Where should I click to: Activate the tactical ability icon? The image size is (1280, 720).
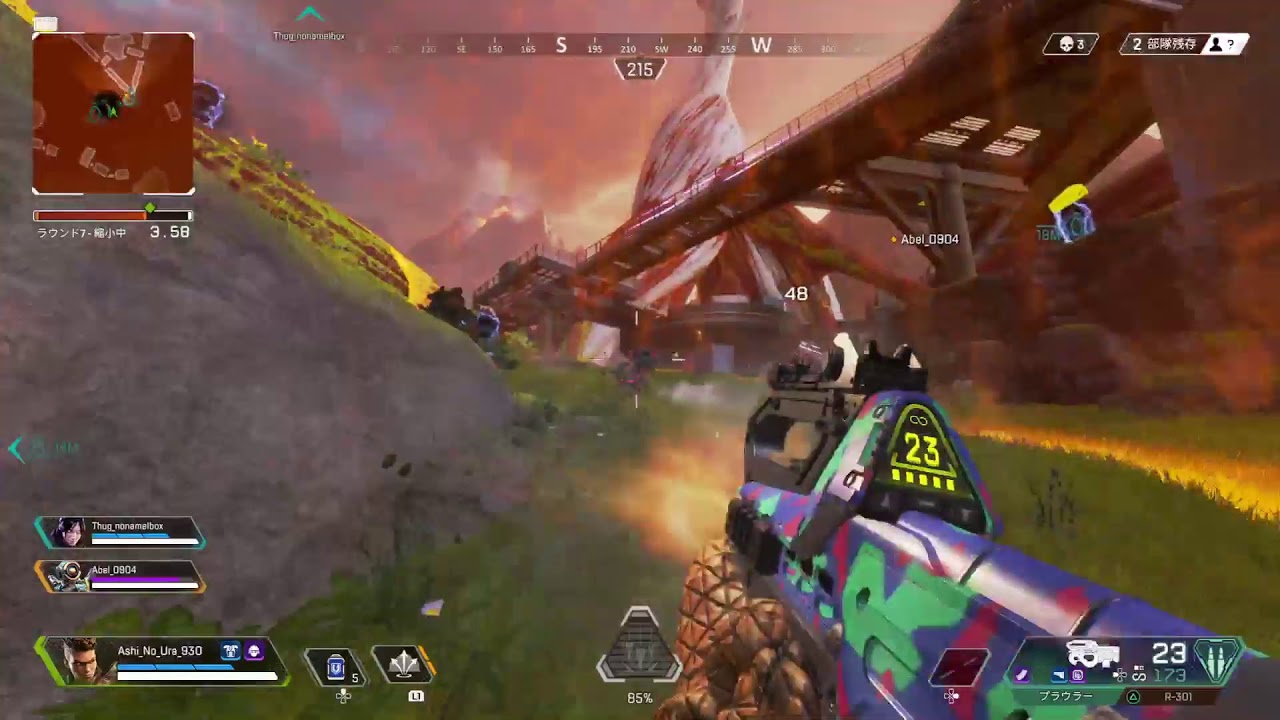point(404,664)
